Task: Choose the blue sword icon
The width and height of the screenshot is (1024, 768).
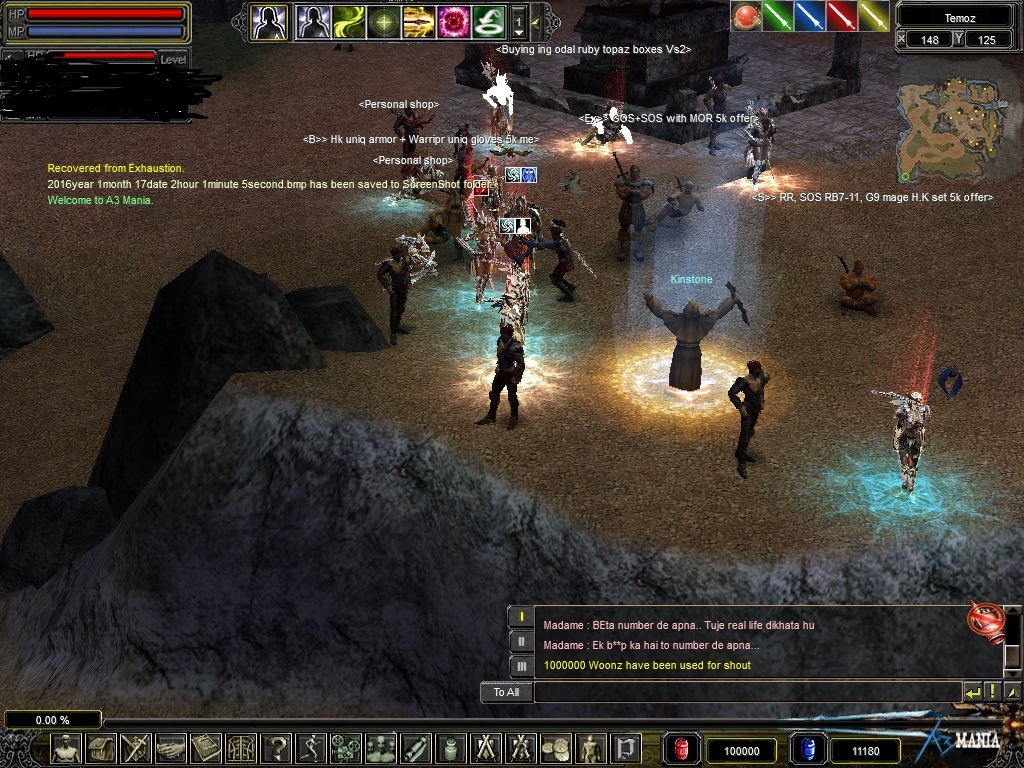Action: click(810, 16)
